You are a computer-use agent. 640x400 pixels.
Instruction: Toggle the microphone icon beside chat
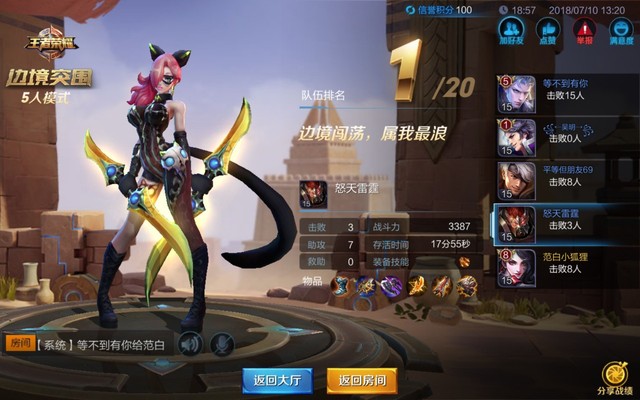222,345
